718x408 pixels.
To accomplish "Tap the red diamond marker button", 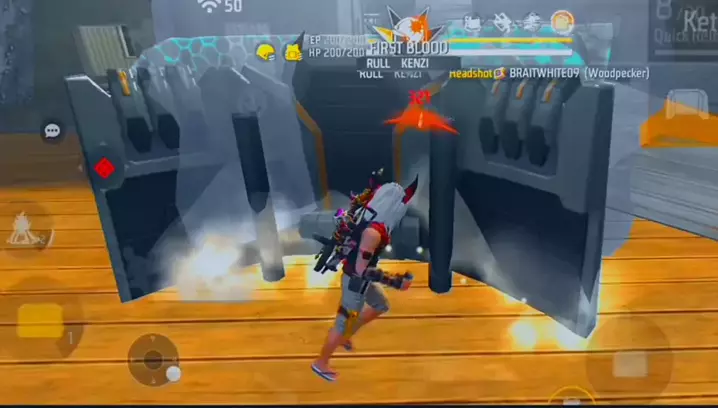I will [x=103, y=168].
